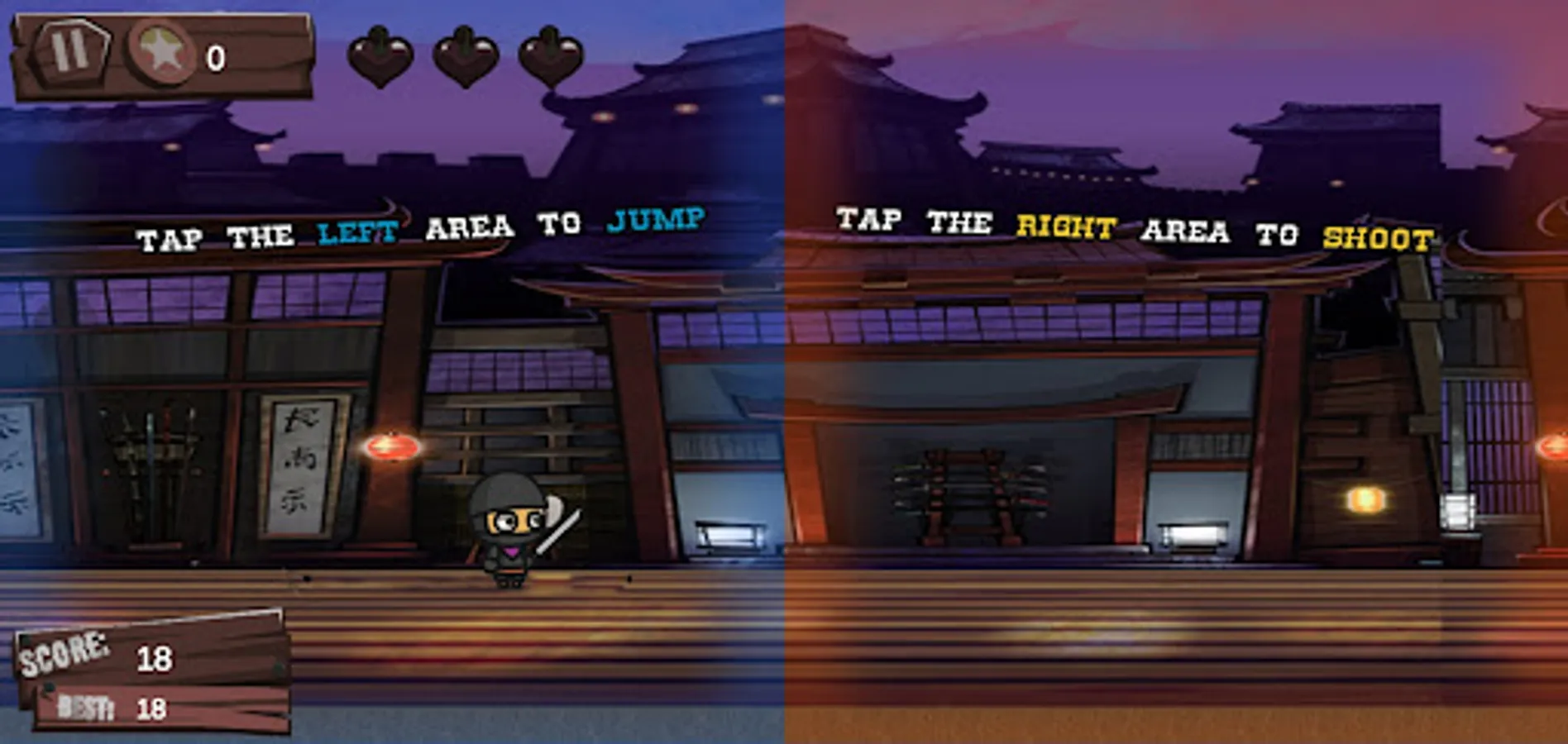
Task: Select the first heart life icon
Action: [382, 56]
